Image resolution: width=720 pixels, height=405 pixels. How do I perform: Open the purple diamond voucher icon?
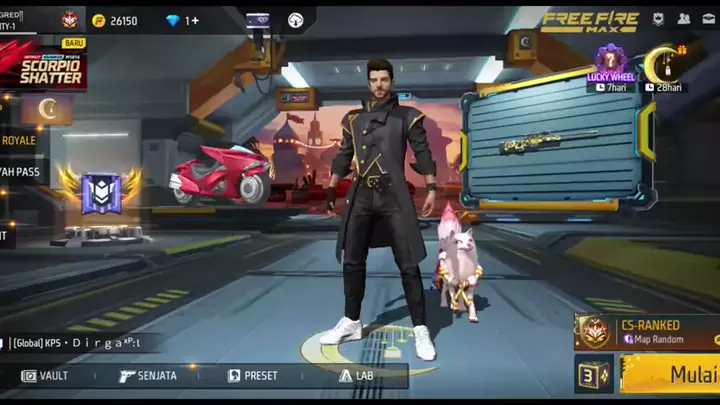tap(258, 20)
